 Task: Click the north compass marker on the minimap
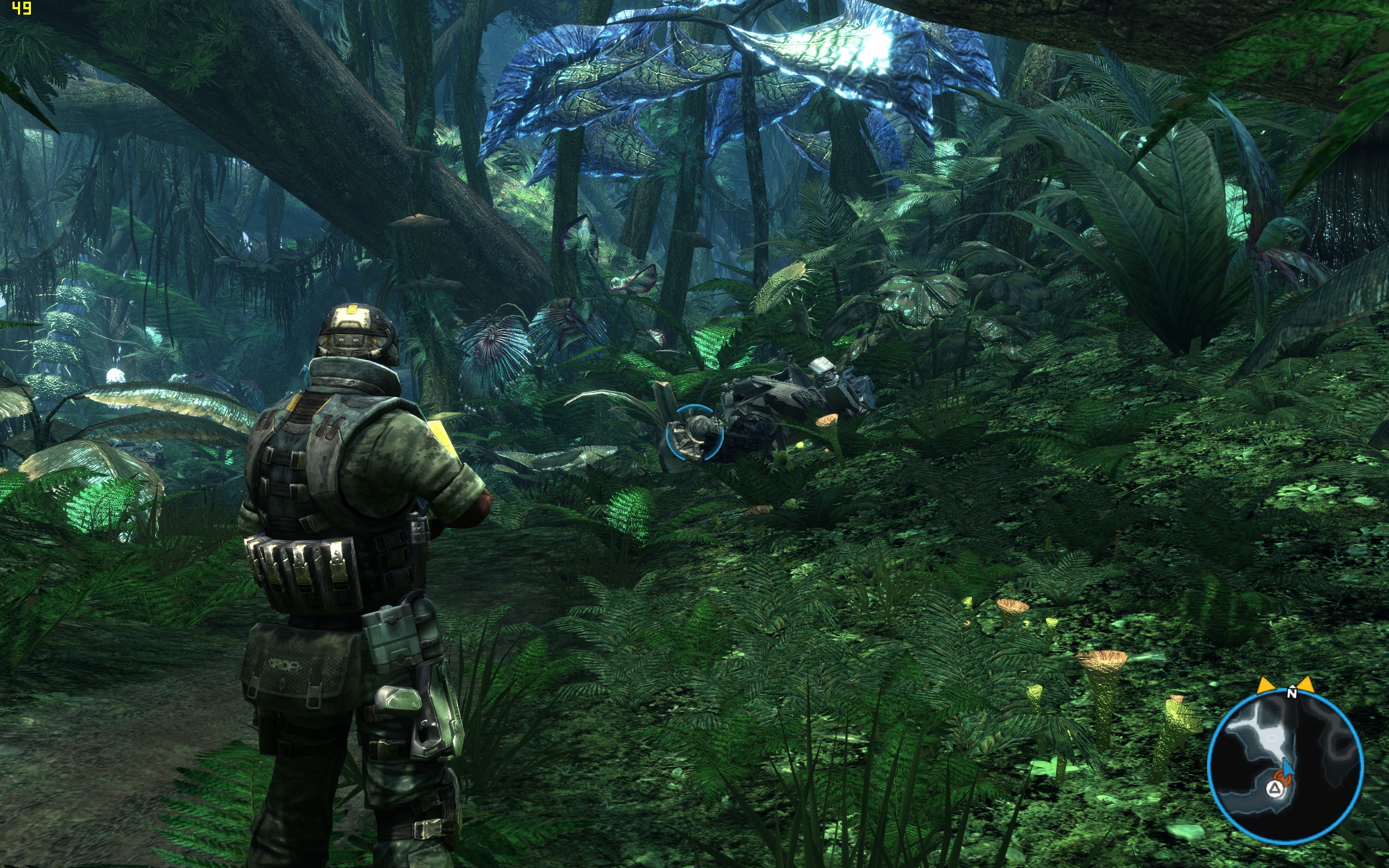(x=1292, y=693)
